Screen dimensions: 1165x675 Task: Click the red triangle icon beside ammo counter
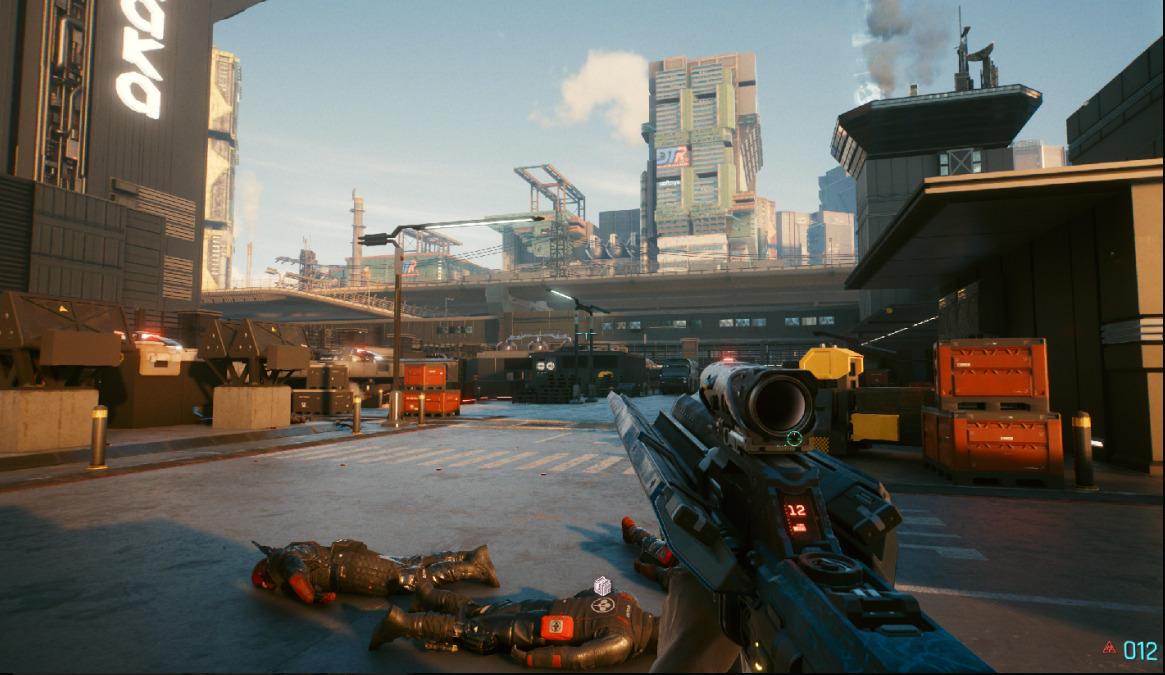click(x=1109, y=648)
